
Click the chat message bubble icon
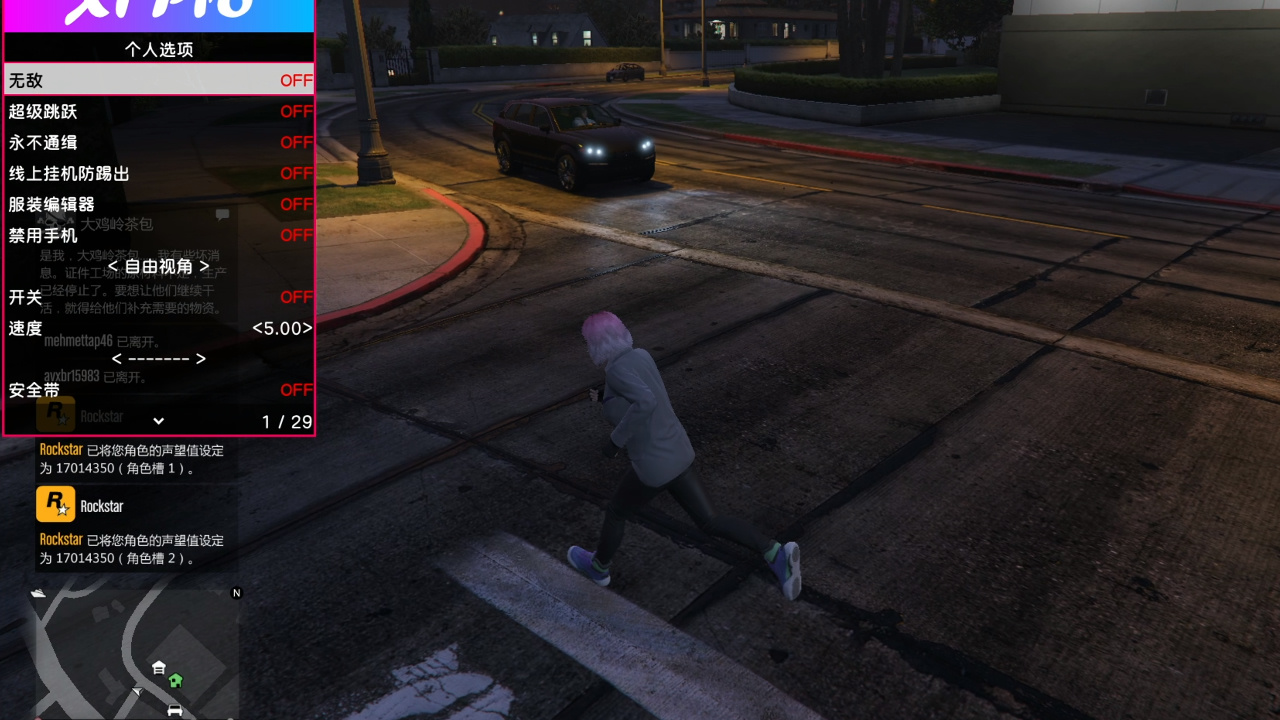(x=222, y=215)
